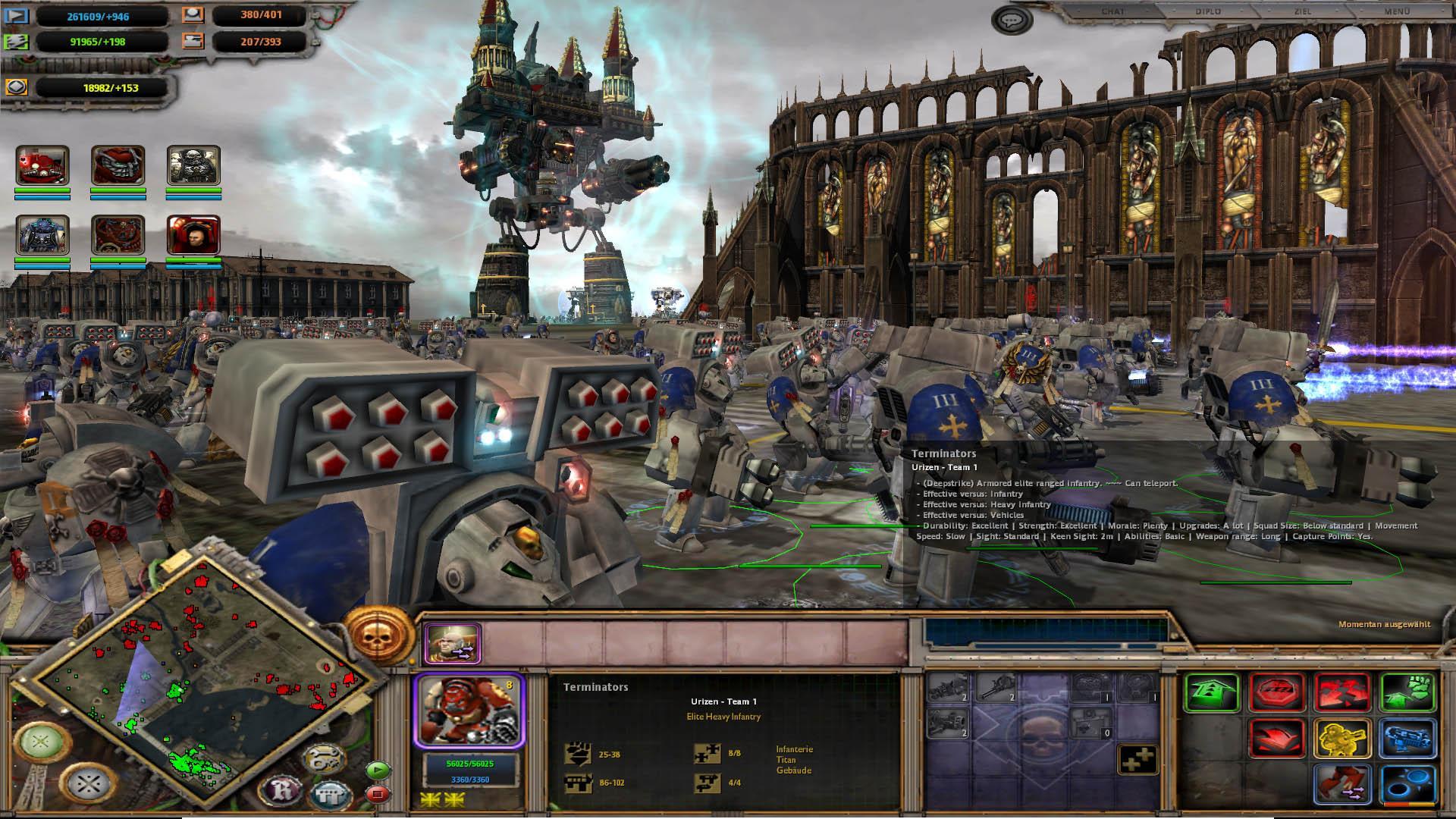Viewport: 1456px width, 819px height.
Task: Click the green play triangle button
Action: point(377,770)
